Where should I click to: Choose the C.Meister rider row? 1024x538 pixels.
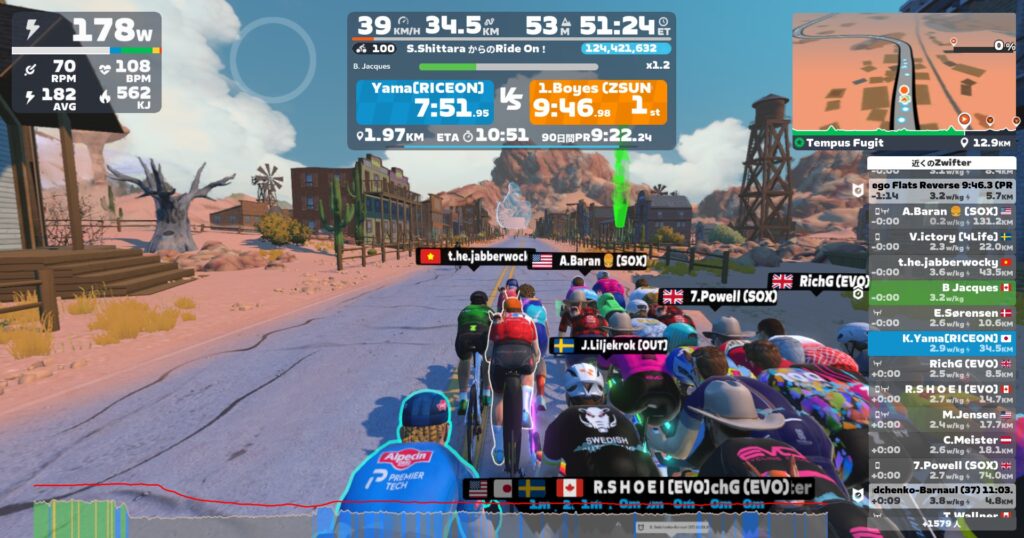pyautogui.click(x=941, y=444)
